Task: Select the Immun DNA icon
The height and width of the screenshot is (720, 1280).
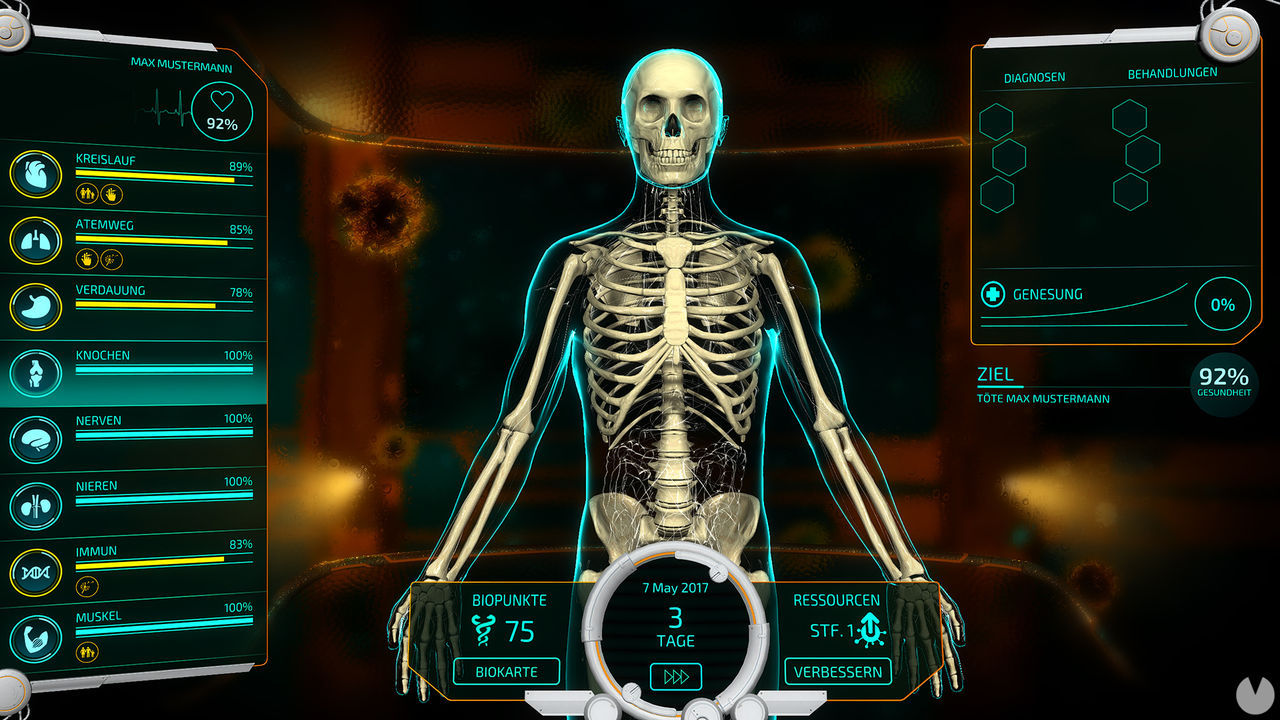Action: point(35,570)
